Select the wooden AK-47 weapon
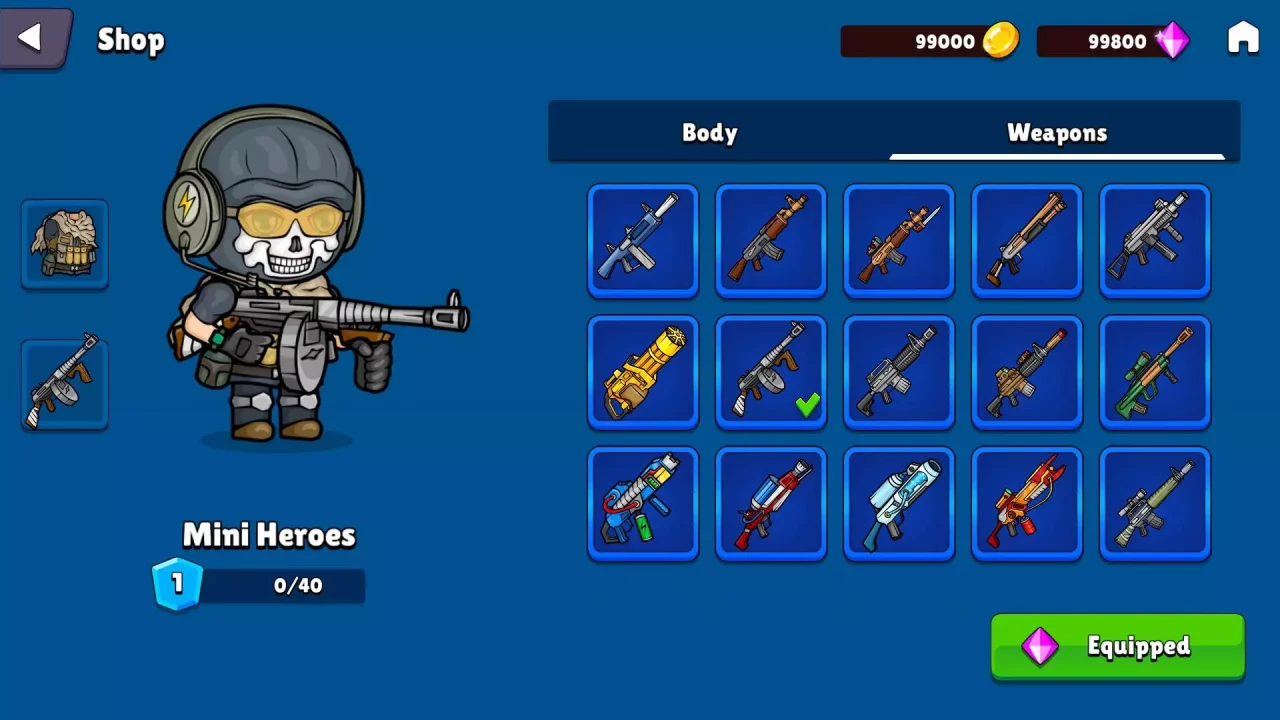The image size is (1280, 720). [770, 241]
